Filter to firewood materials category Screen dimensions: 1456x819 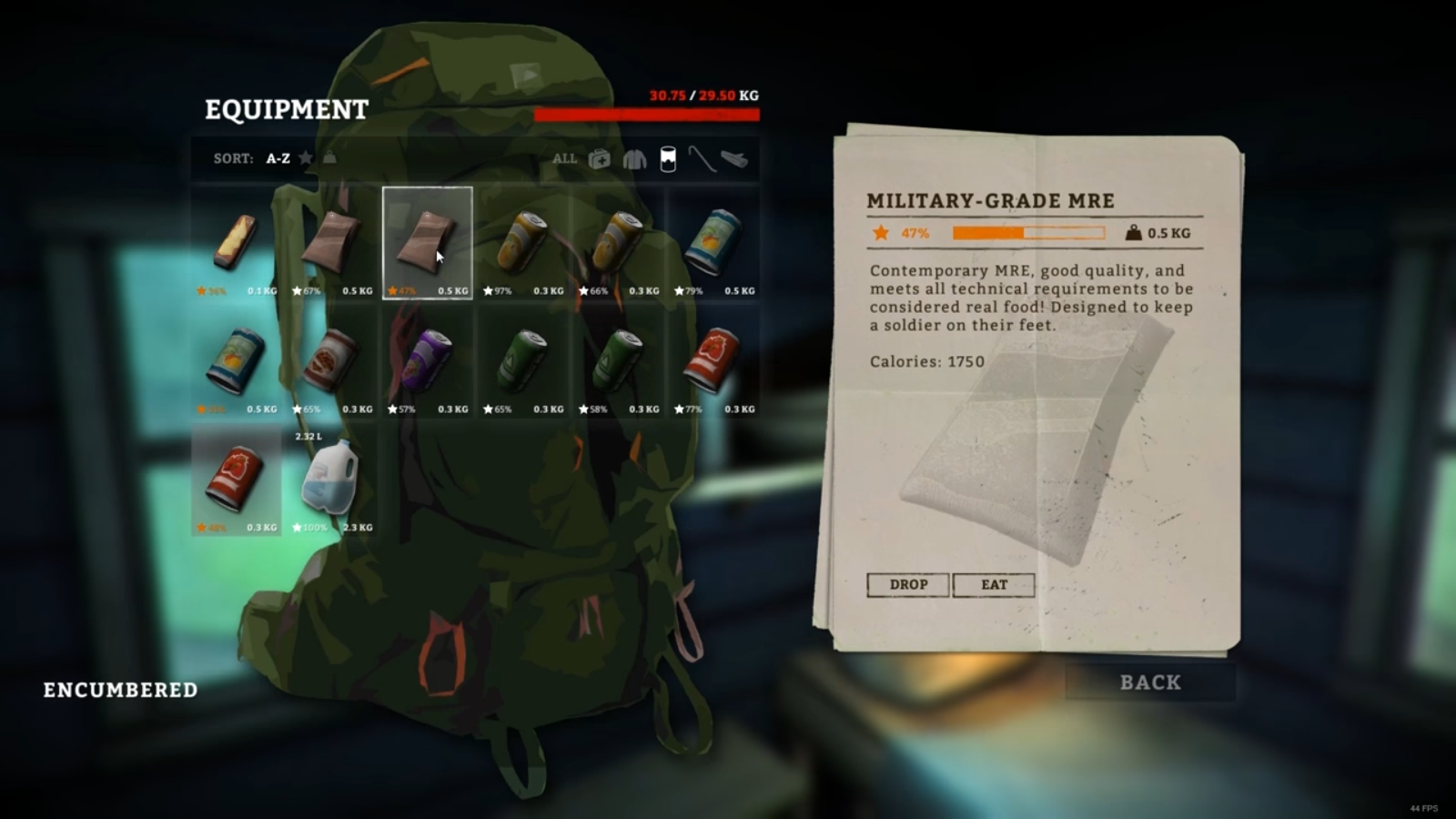click(734, 159)
